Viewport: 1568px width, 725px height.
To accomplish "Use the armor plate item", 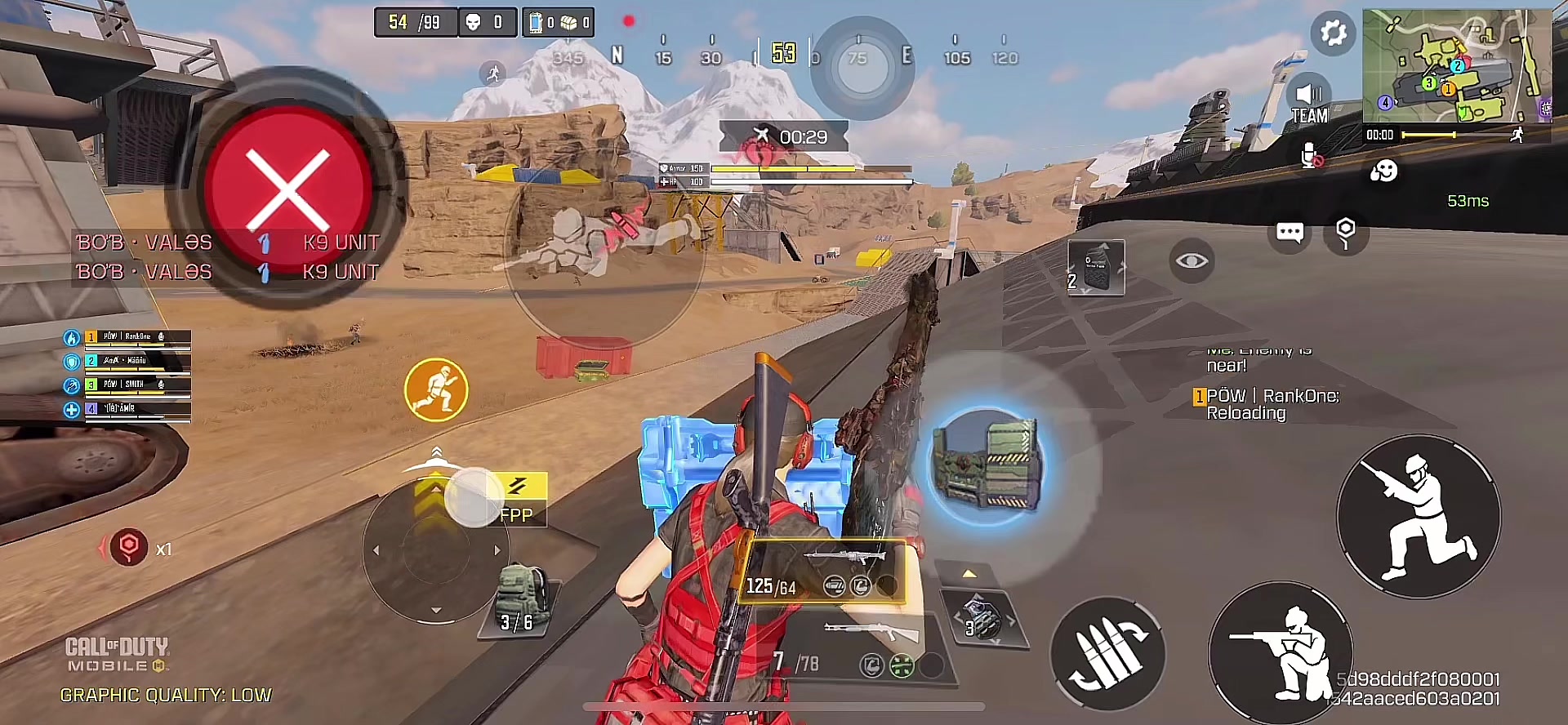I will click(1096, 268).
